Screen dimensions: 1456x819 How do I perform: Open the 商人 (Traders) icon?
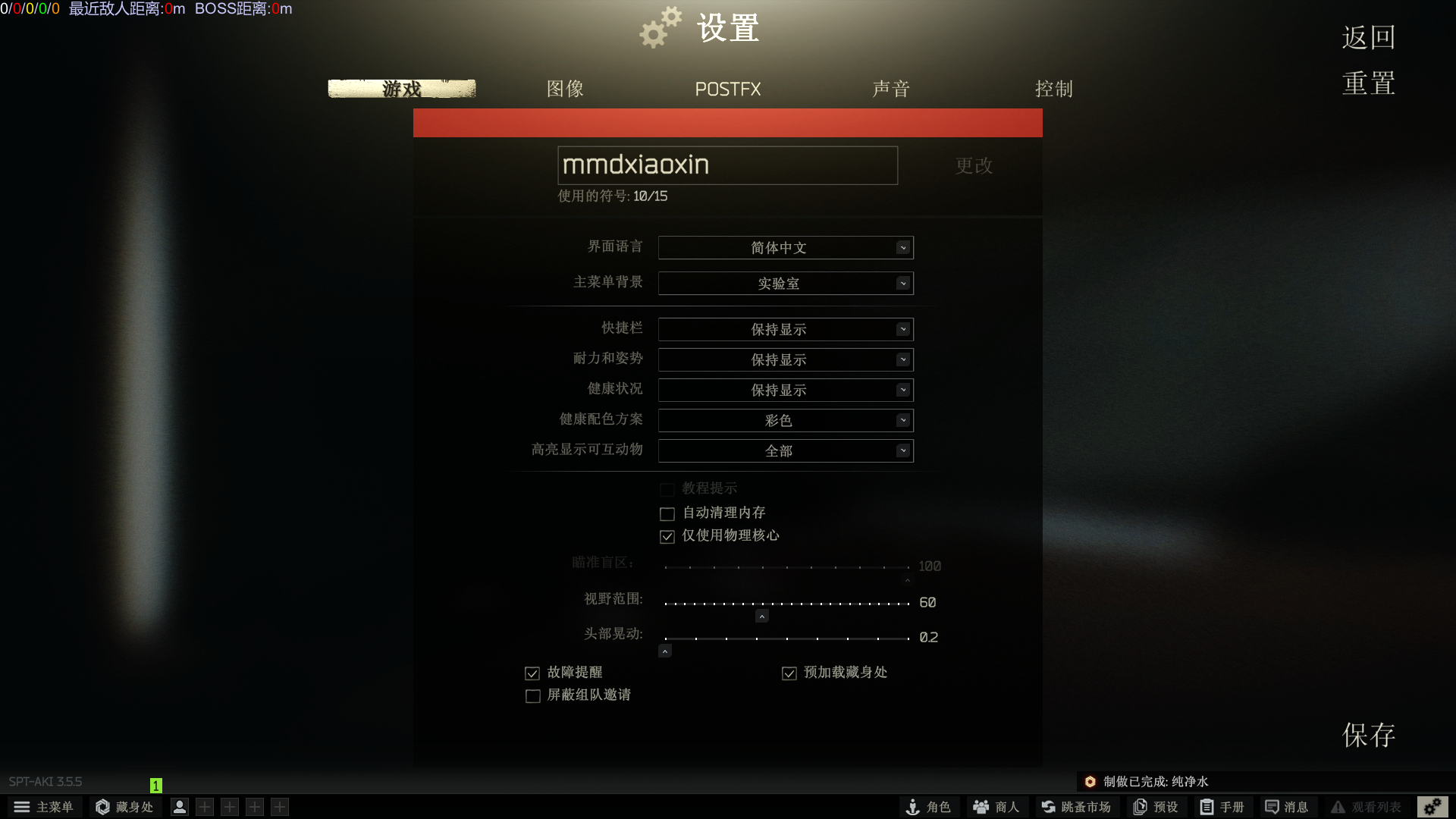pos(995,807)
